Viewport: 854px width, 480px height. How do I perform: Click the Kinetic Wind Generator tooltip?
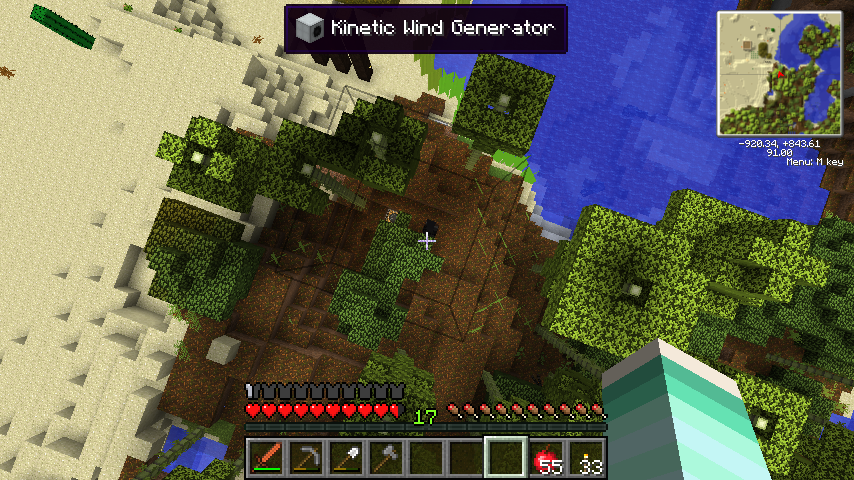point(426,28)
